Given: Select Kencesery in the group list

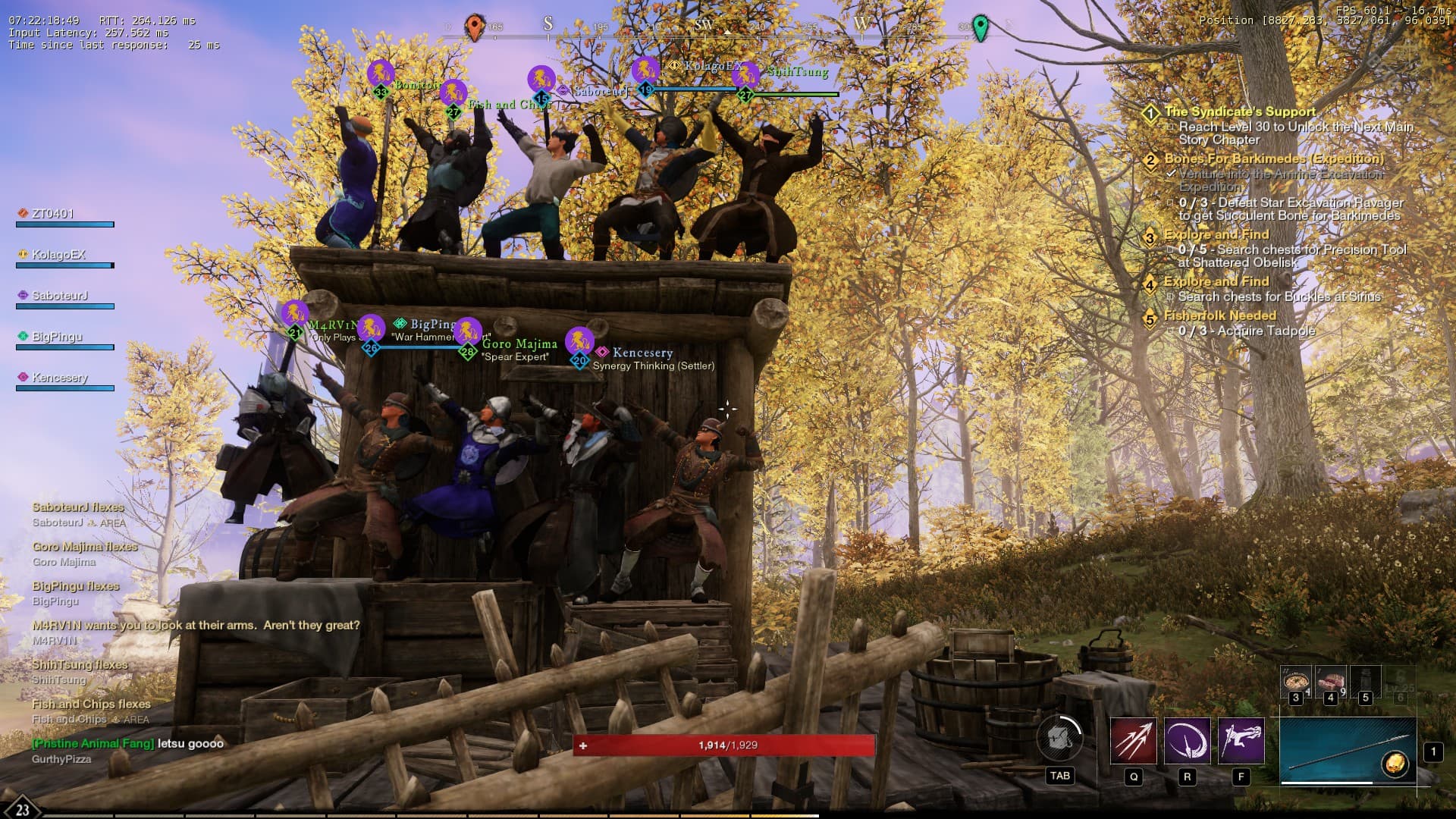Looking at the screenshot, I should 59,378.
